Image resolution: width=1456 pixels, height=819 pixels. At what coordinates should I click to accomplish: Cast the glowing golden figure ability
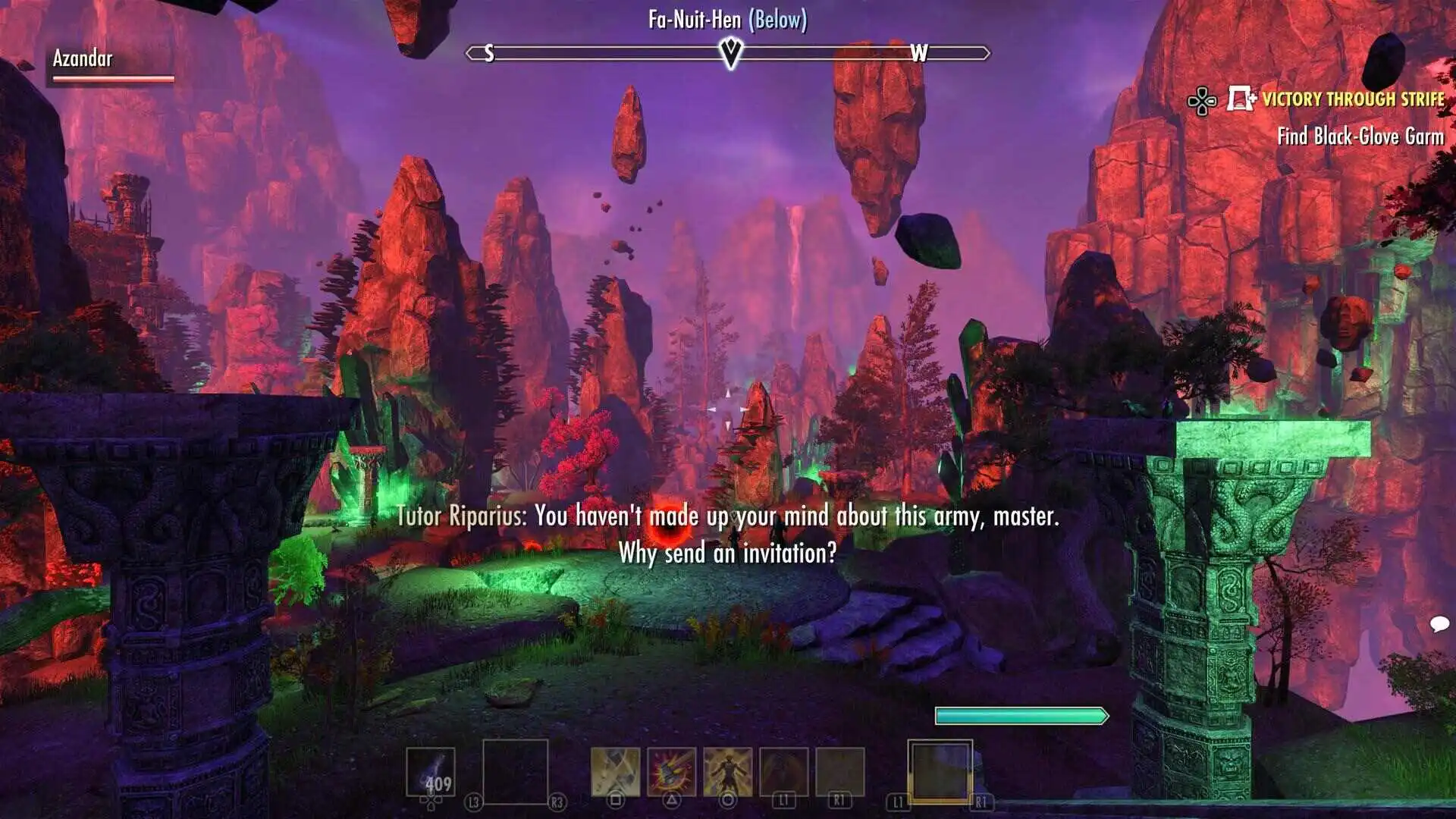click(727, 772)
